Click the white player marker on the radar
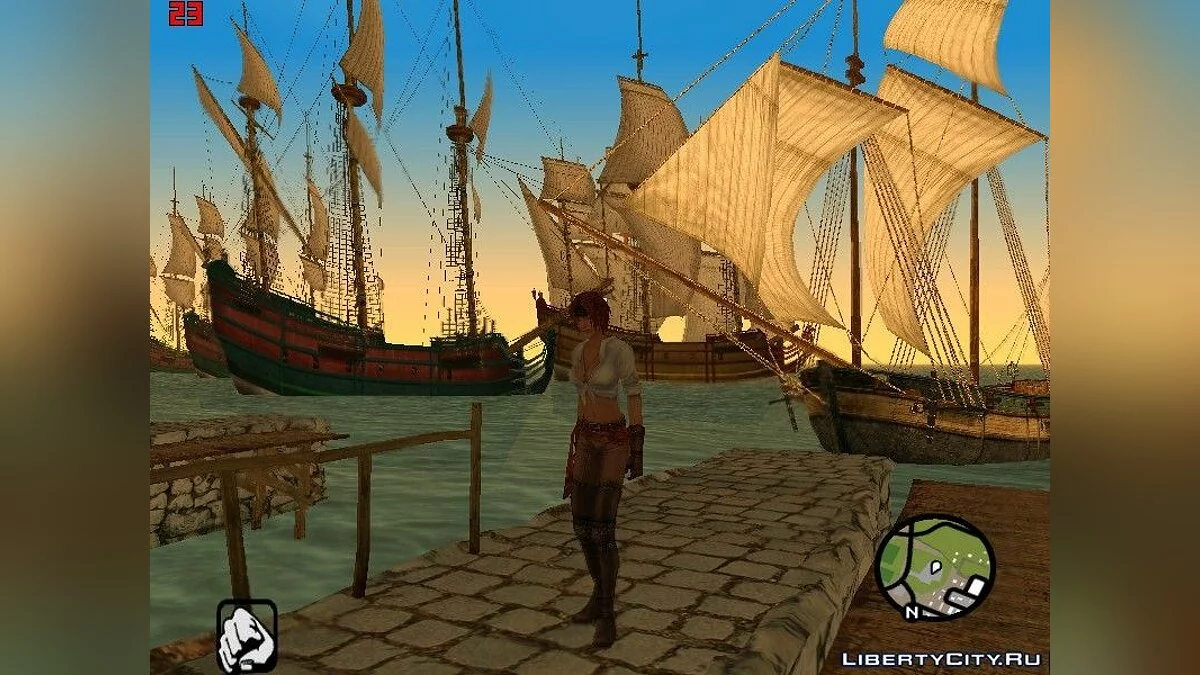The image size is (1200, 675). click(937, 566)
